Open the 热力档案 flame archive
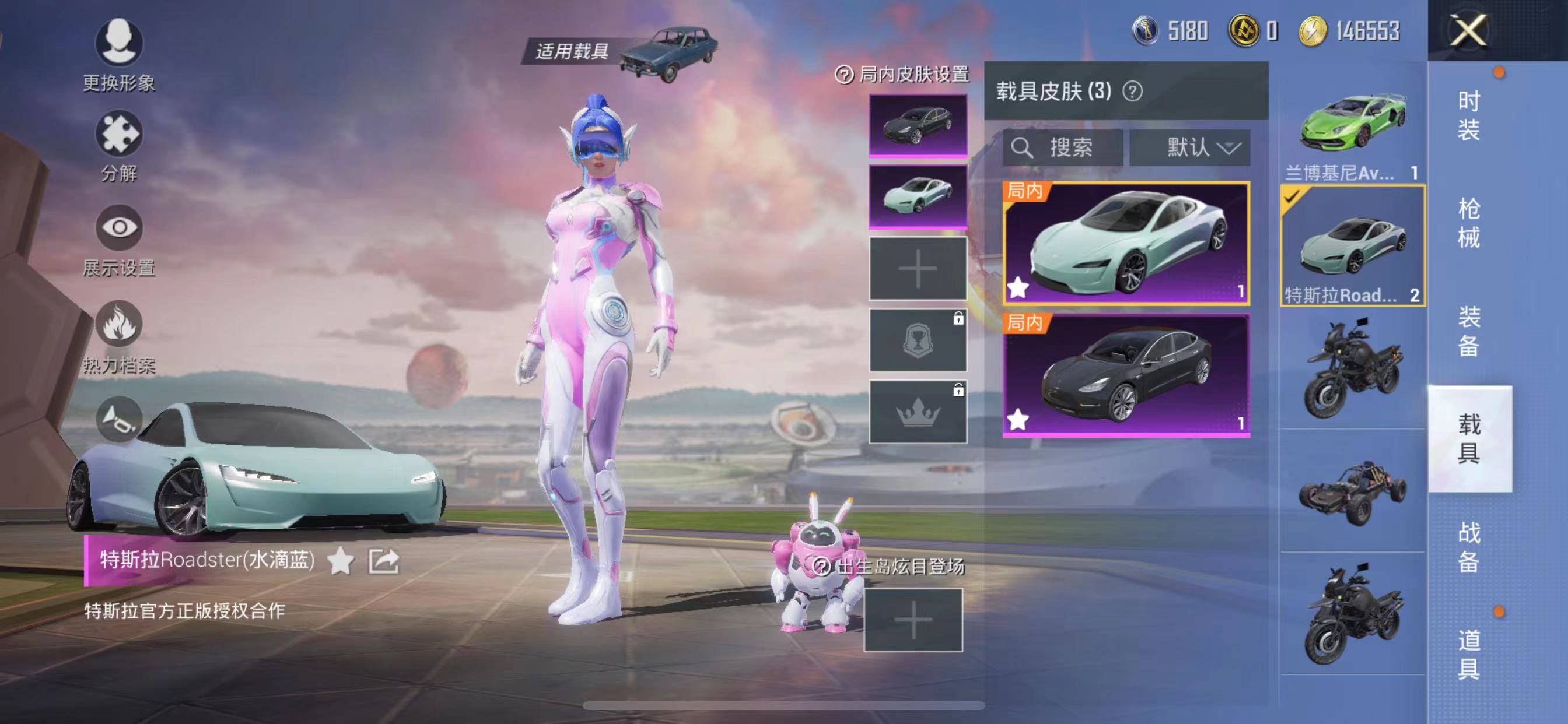The height and width of the screenshot is (724, 1568). [120, 336]
